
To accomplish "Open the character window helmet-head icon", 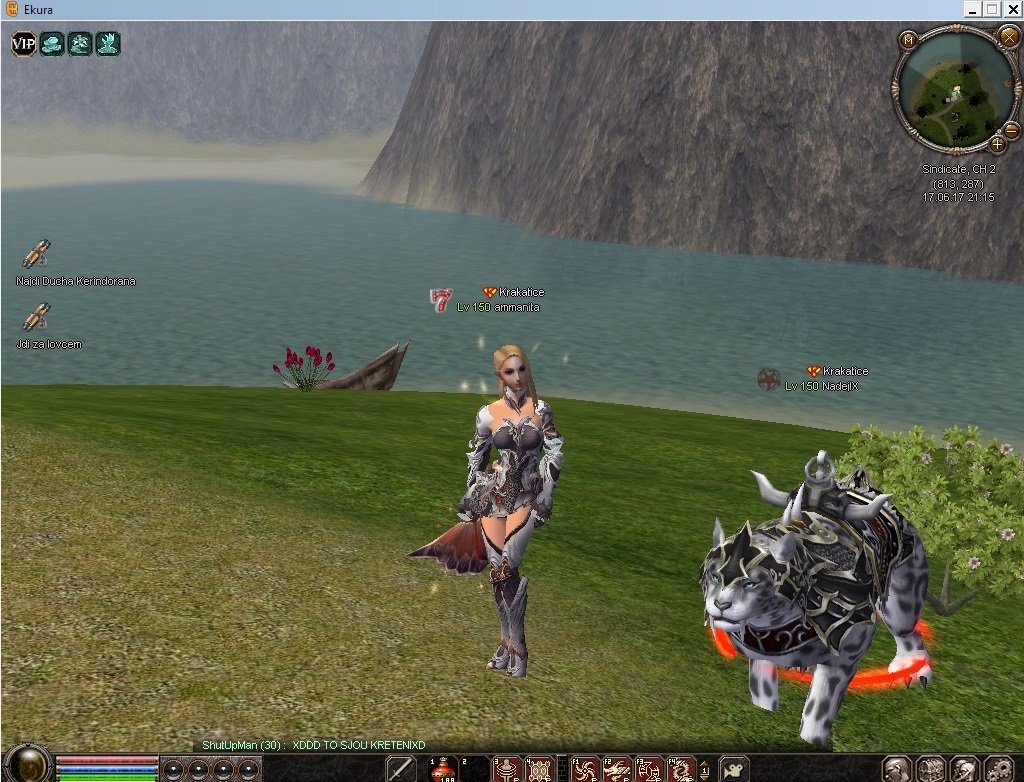I will (x=898, y=769).
